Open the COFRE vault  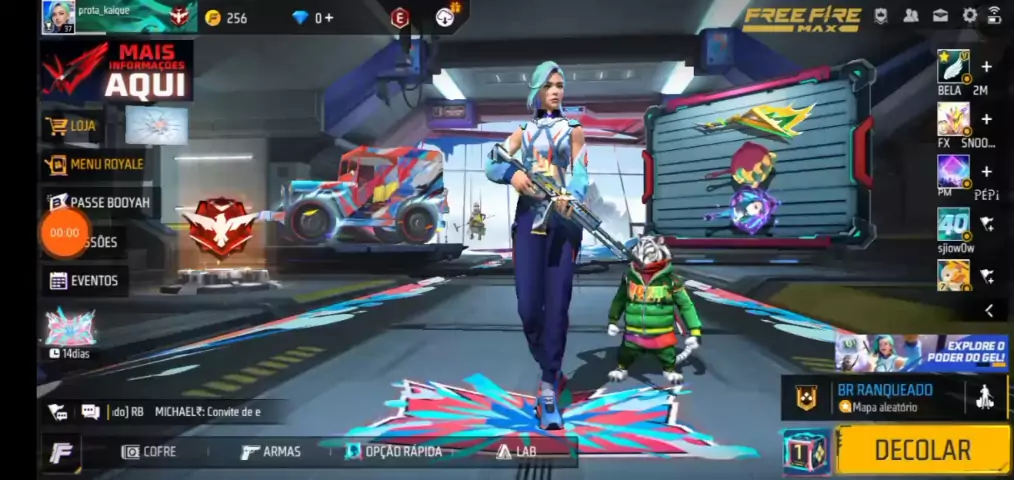coord(149,452)
